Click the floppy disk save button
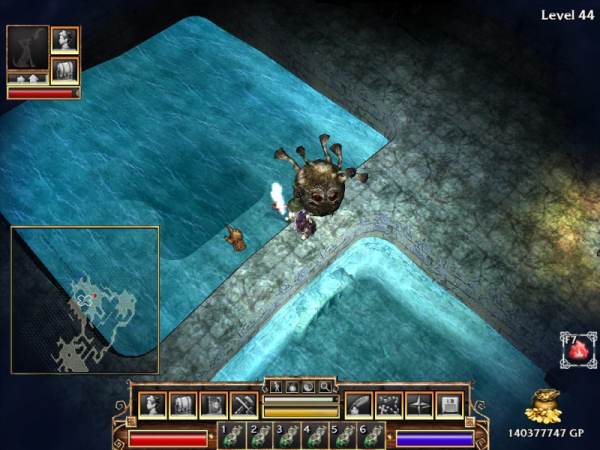Viewport: 600px width, 450px height. [x=450, y=405]
